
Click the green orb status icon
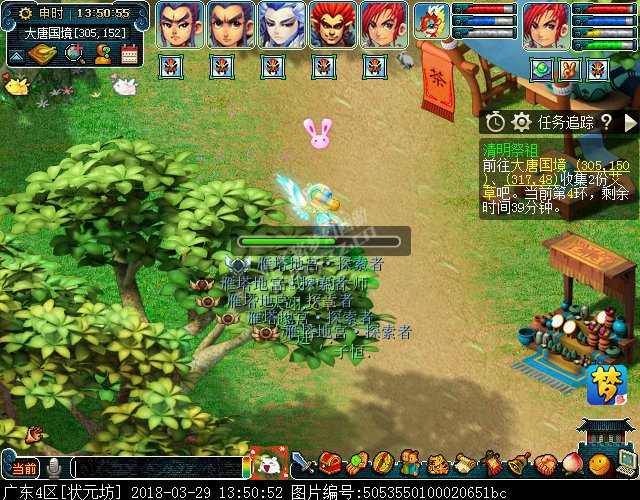542,69
